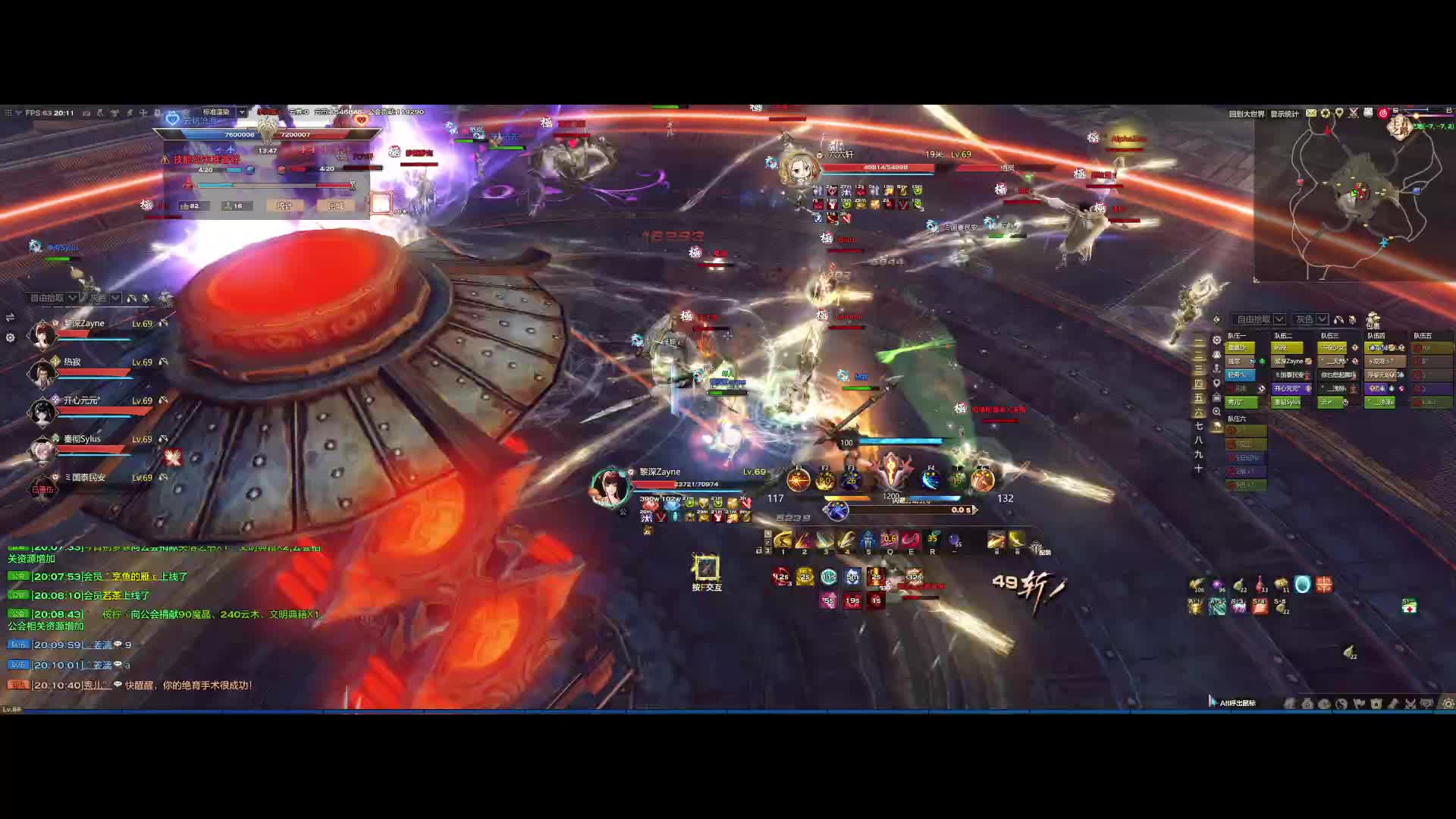The width and height of the screenshot is (1456, 819).
Task: Activate the skill in hotbar slot 1
Action: point(783,540)
